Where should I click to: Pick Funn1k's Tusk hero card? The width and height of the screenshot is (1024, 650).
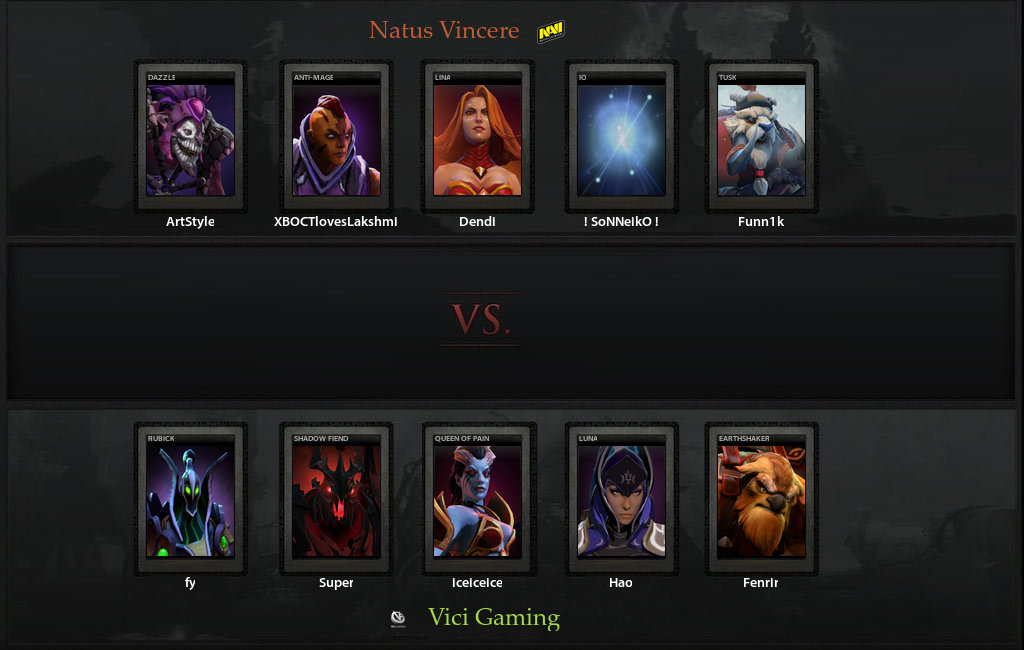pyautogui.click(x=761, y=138)
